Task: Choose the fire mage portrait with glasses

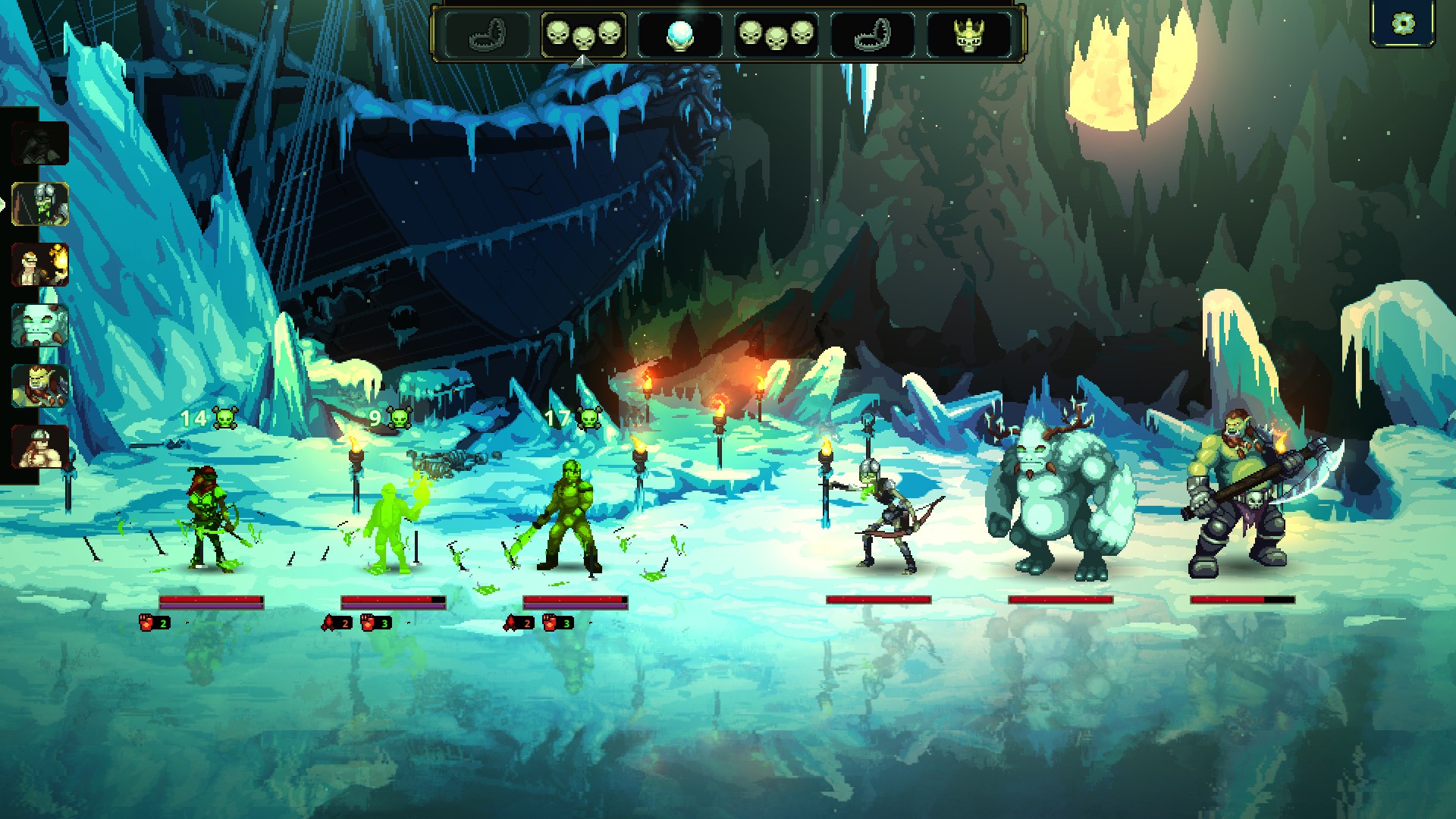Action: (x=40, y=265)
